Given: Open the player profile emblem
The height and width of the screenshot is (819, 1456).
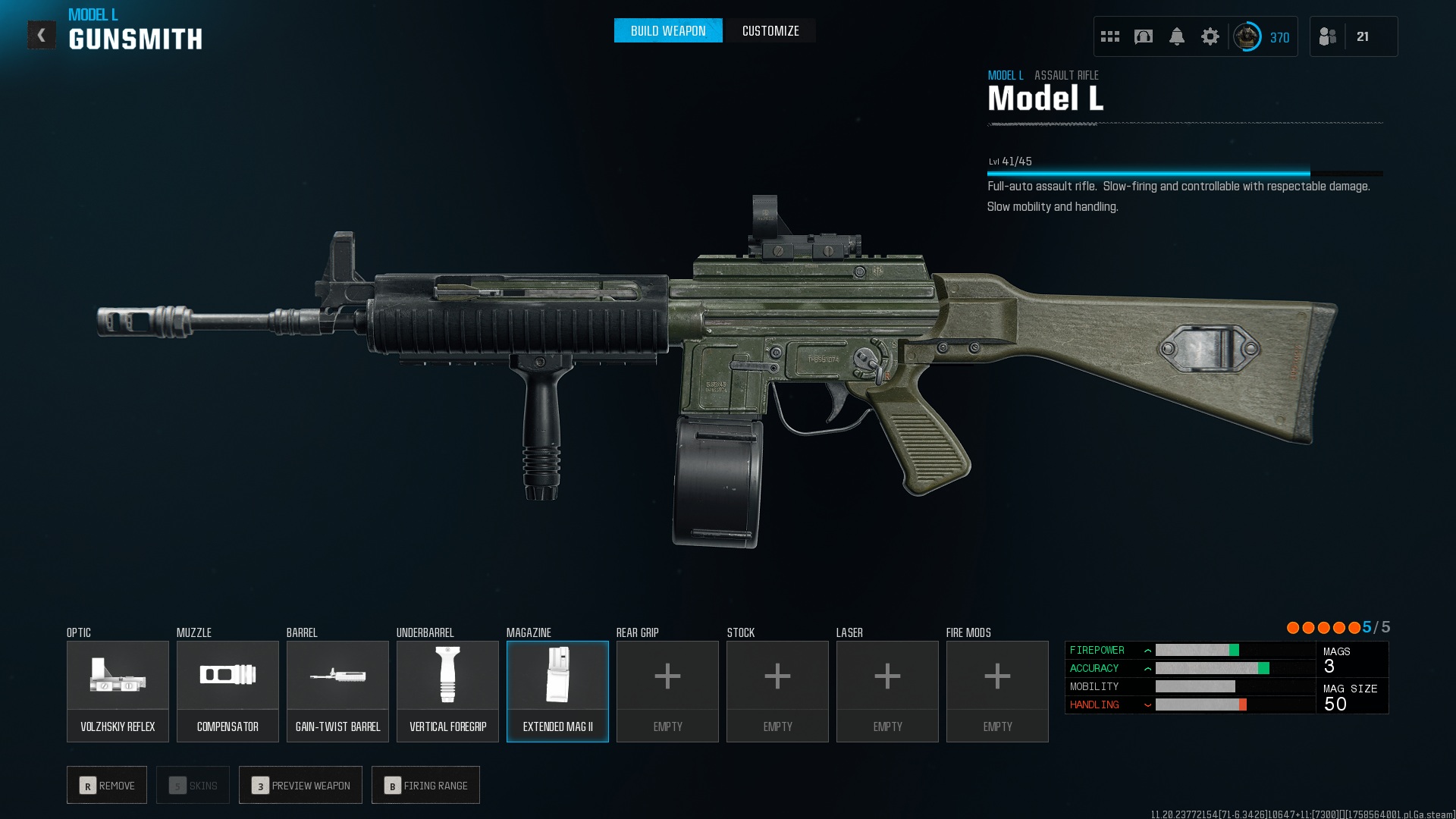Looking at the screenshot, I should click(1247, 36).
